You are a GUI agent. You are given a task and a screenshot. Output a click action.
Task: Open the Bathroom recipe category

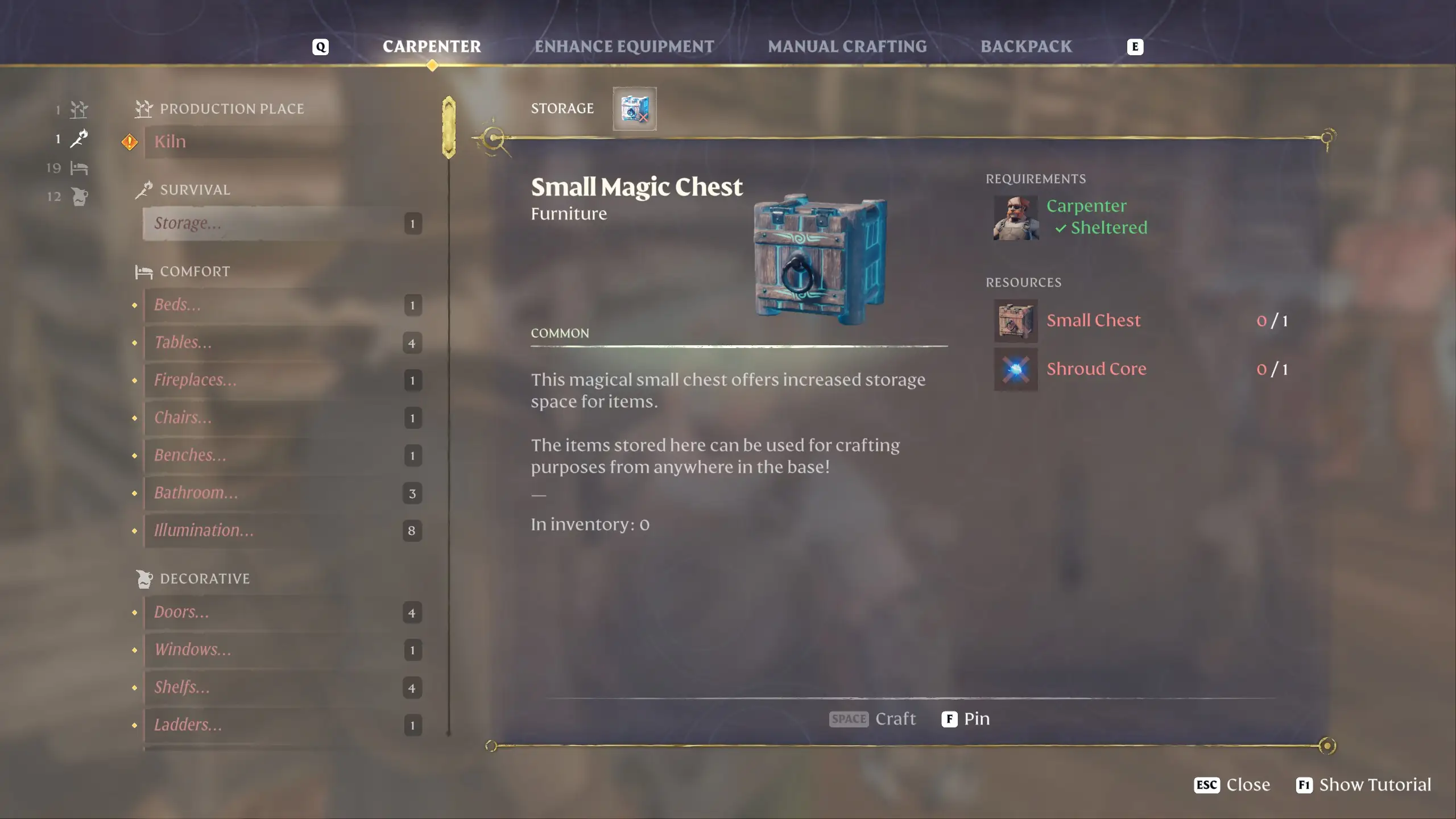click(x=282, y=493)
